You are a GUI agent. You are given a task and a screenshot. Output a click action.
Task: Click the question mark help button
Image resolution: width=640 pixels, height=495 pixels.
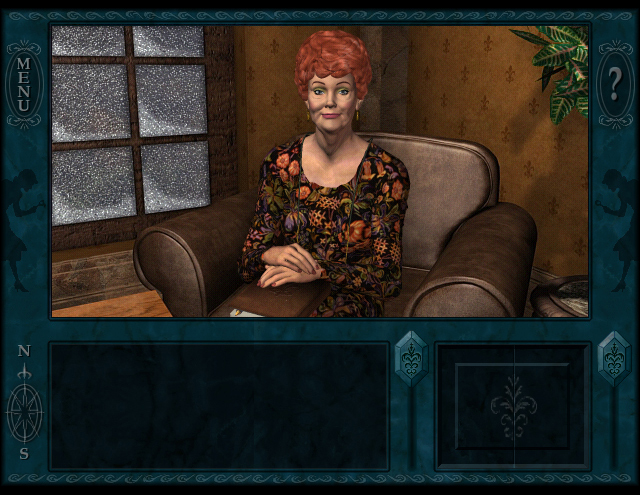(x=615, y=84)
